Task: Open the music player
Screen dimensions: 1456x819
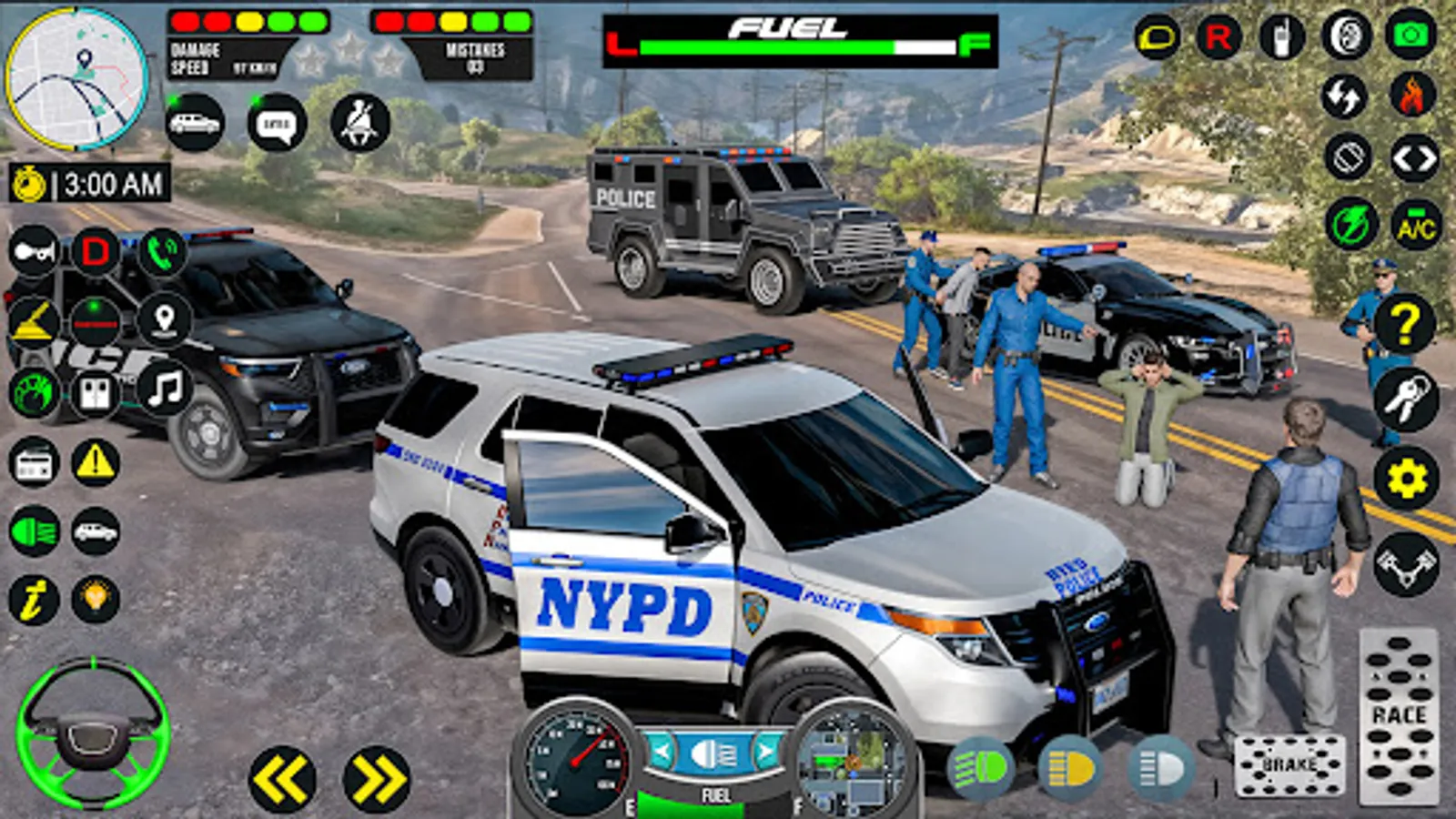Action: pos(165,389)
